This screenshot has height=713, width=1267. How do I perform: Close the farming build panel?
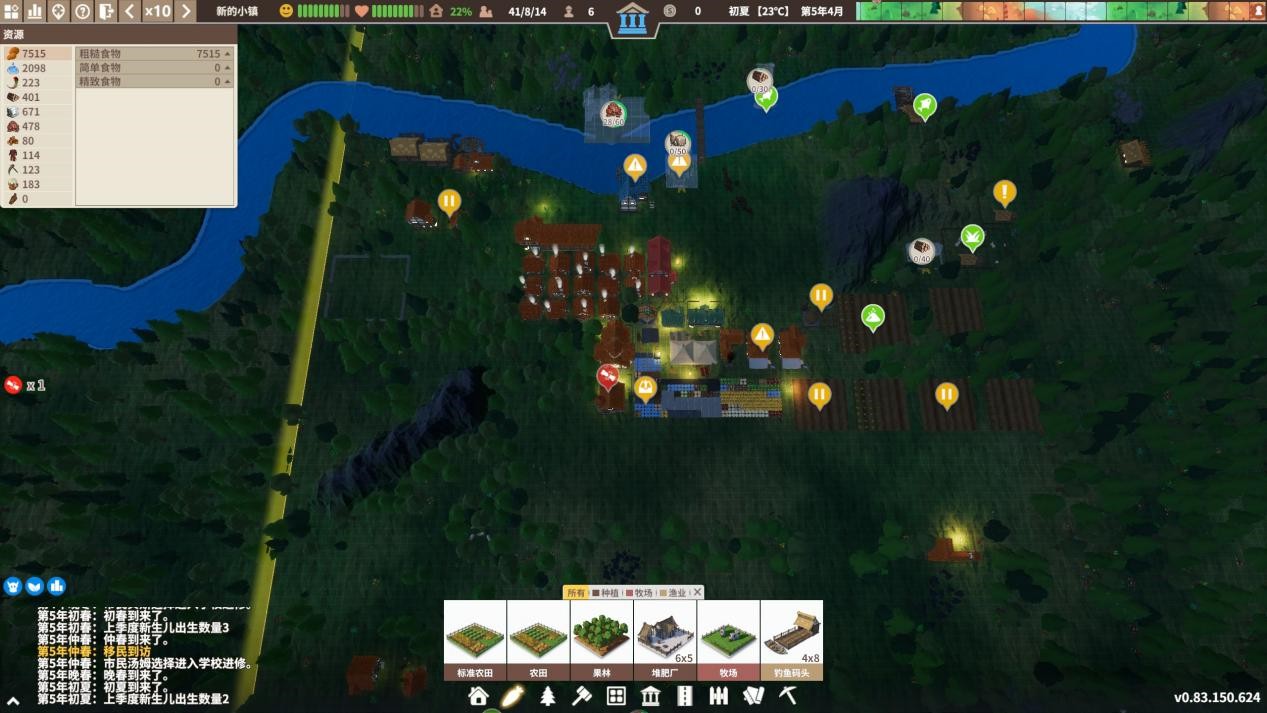(697, 593)
